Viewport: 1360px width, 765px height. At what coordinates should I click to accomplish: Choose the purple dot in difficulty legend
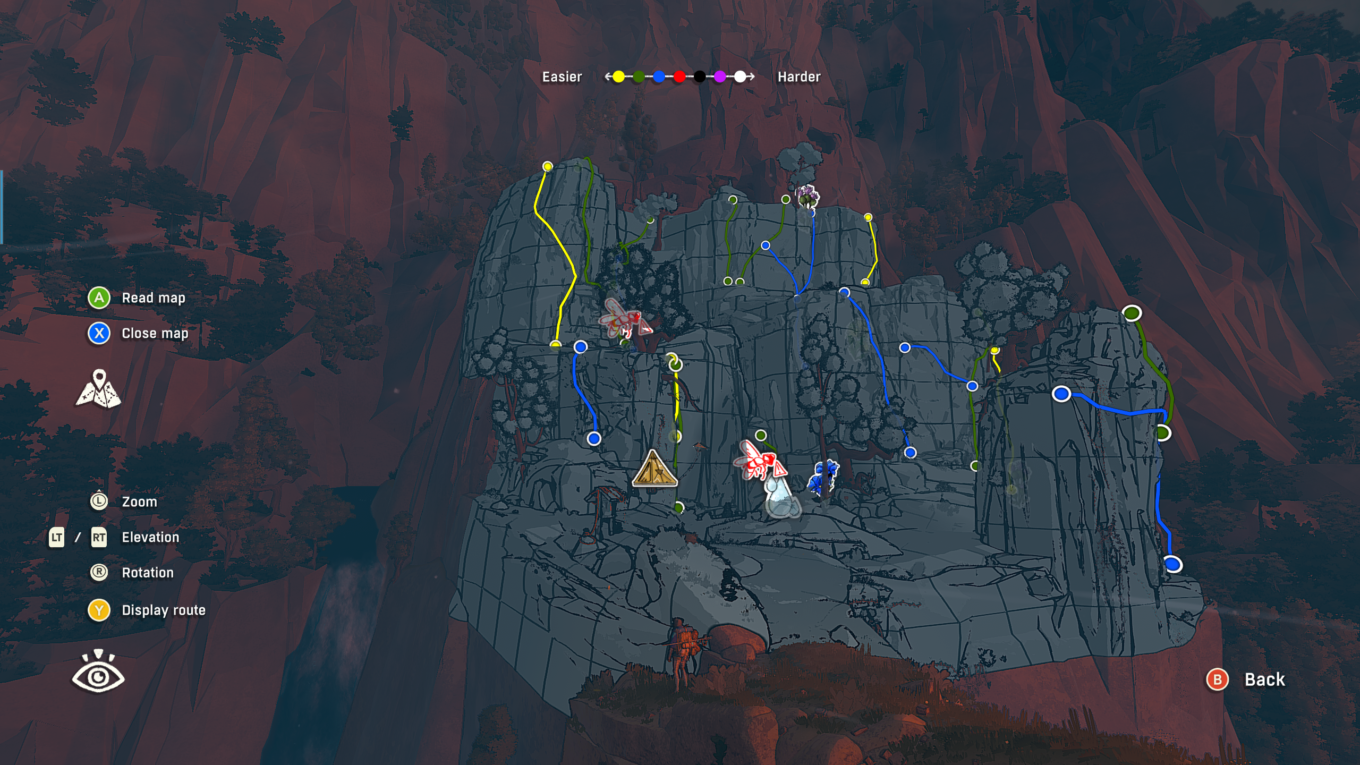click(720, 77)
